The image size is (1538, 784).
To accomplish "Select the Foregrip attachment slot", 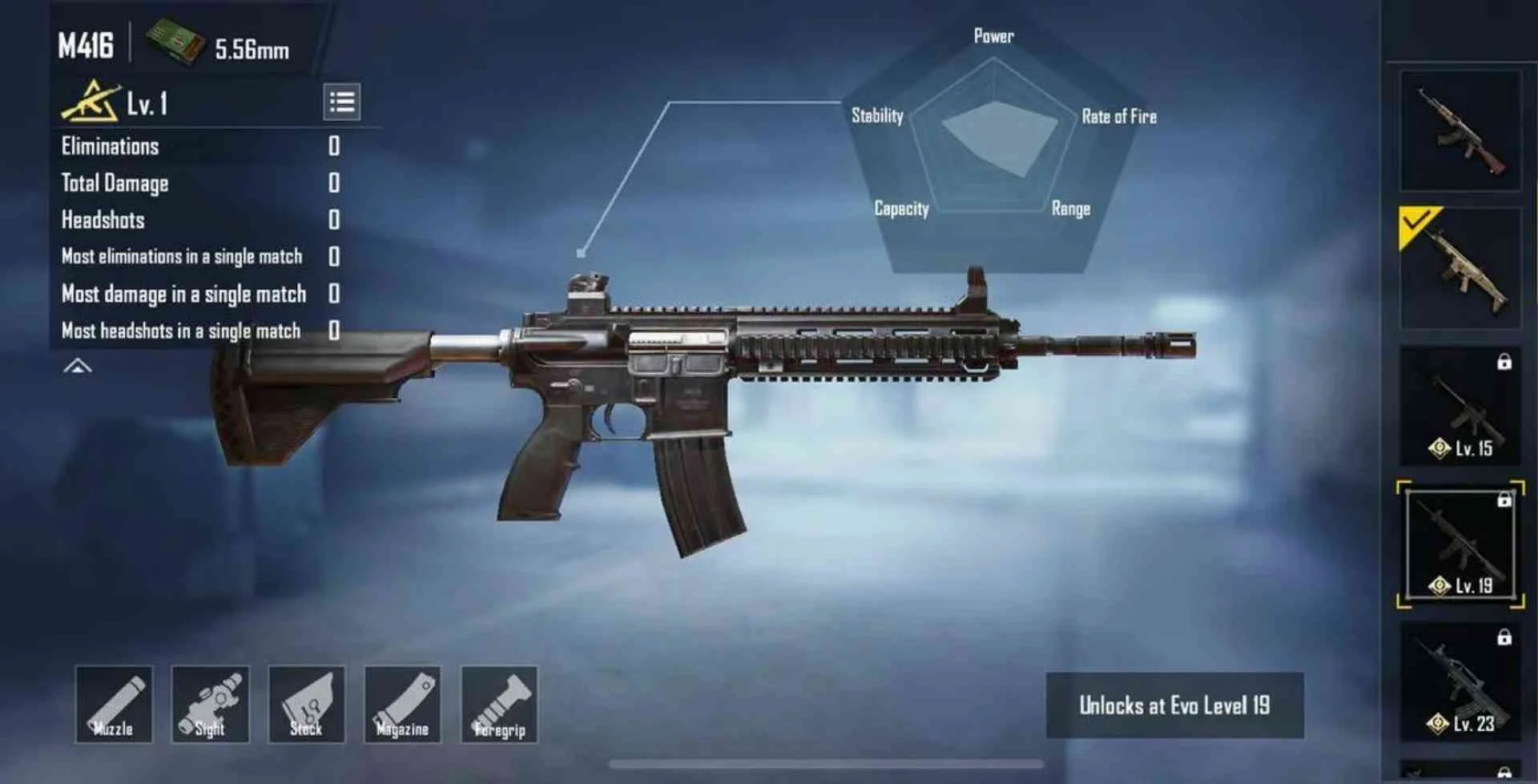I will 501,705.
